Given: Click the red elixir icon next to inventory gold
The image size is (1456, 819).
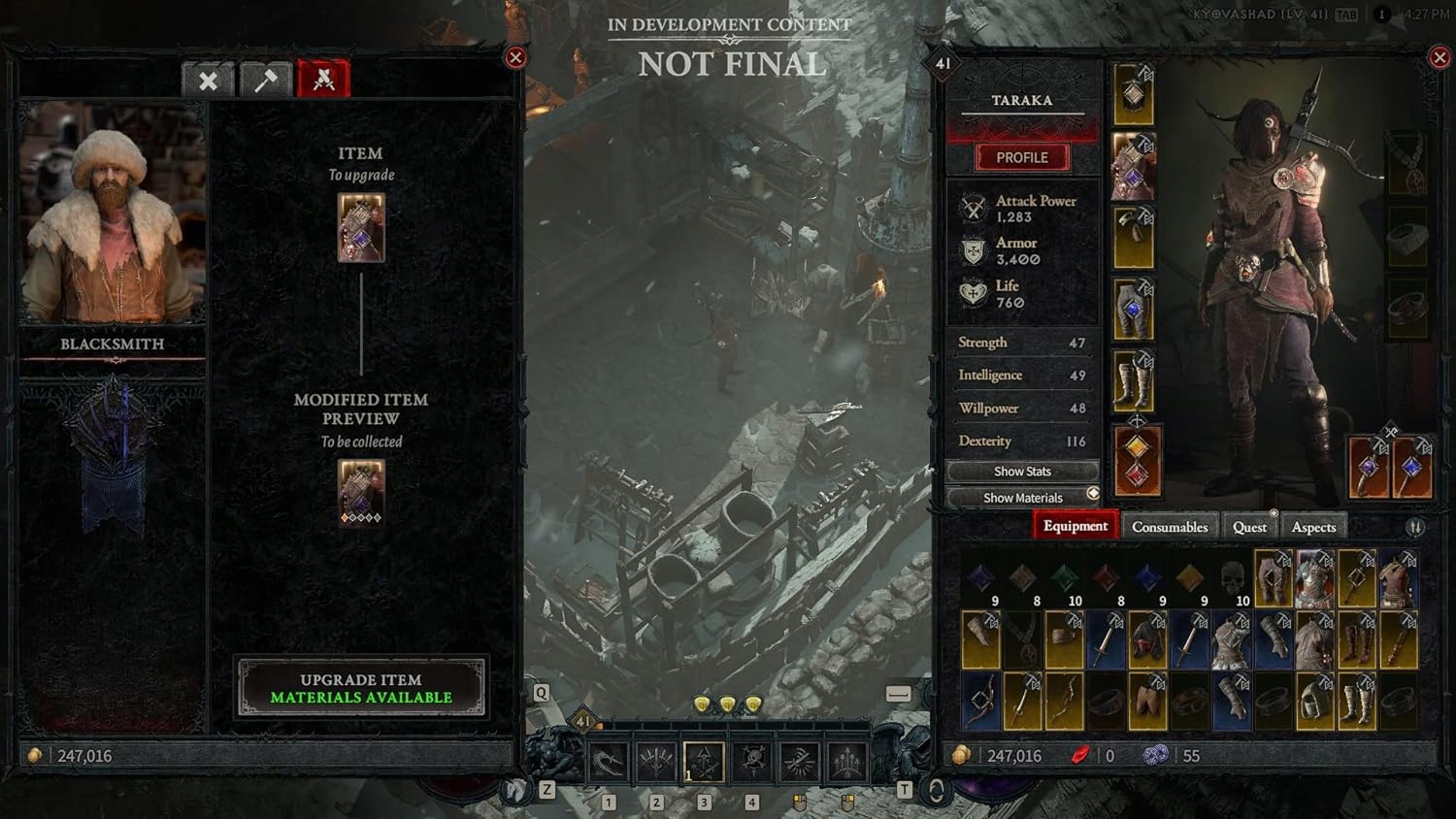Looking at the screenshot, I should tap(1080, 756).
